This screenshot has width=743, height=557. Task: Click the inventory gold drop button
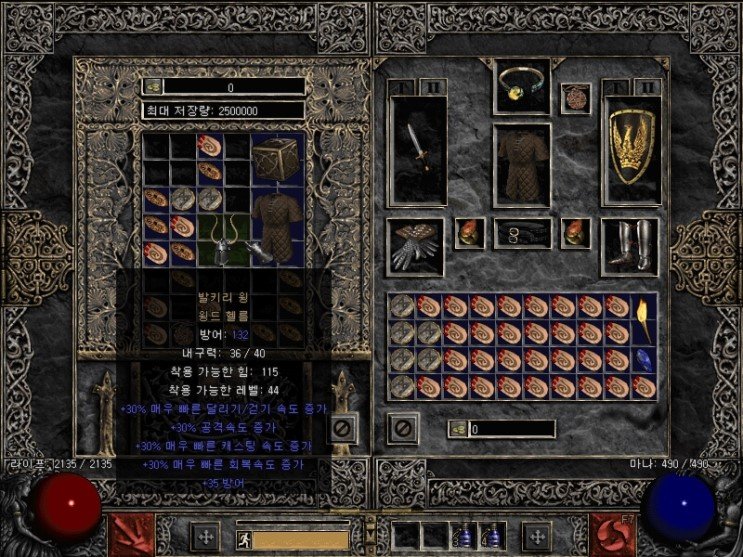[456, 429]
